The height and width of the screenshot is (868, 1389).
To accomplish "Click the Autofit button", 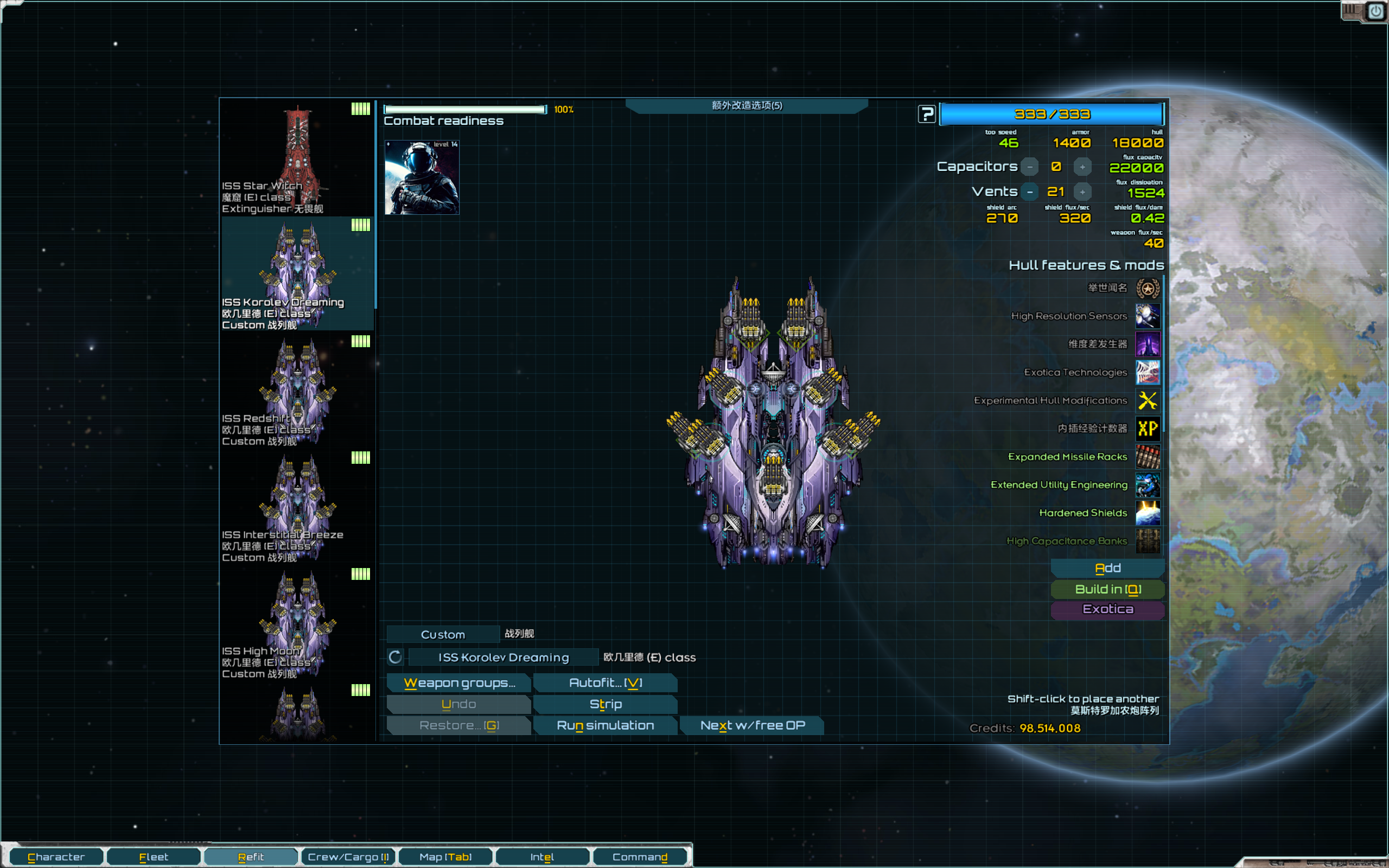I will coord(605,682).
